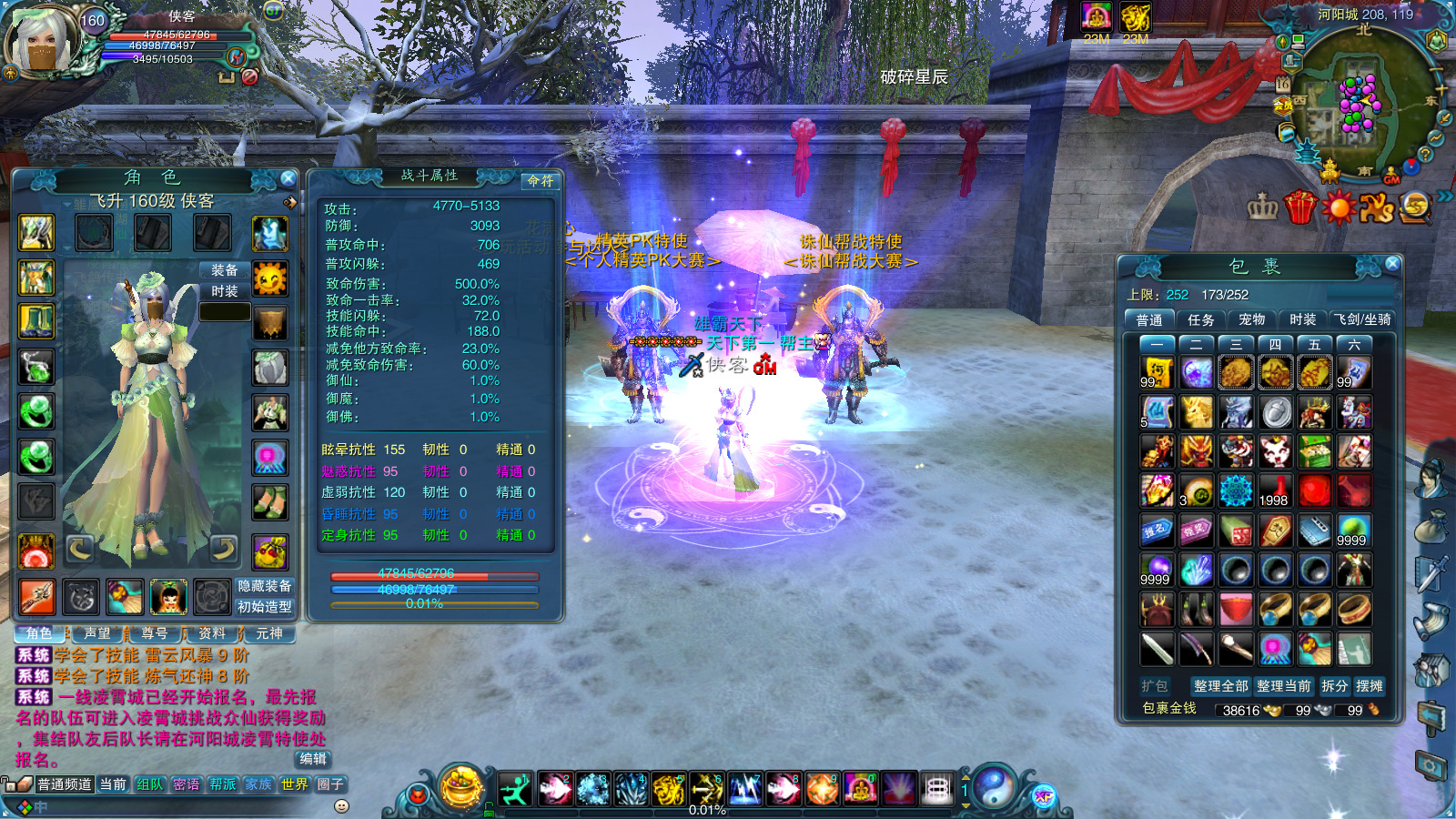Viewport: 1456px width, 819px height.
Task: Open the 飞剑/坐骑 mount bag tab
Action: 1363,319
